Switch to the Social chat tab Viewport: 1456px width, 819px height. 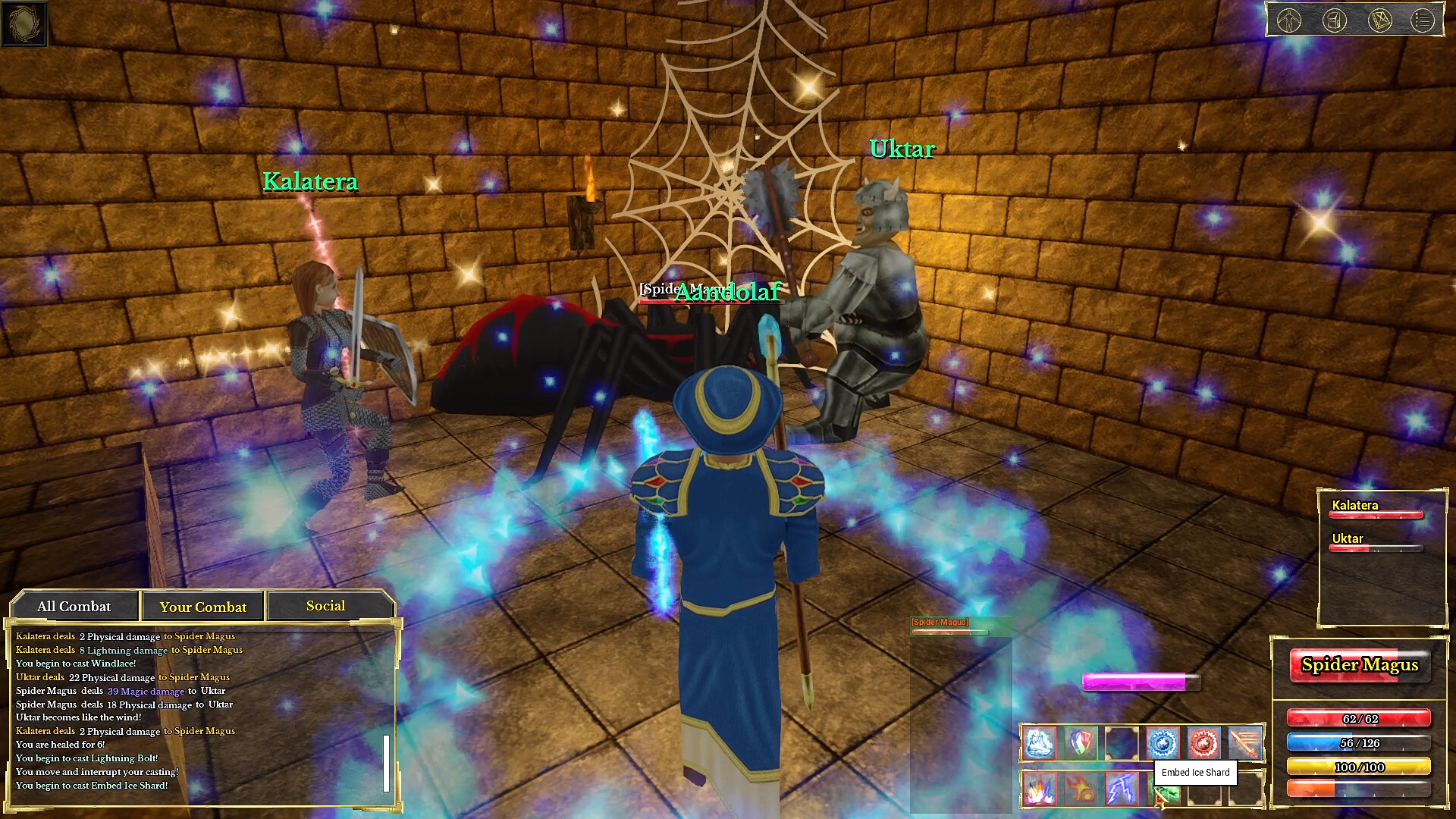[x=325, y=606]
